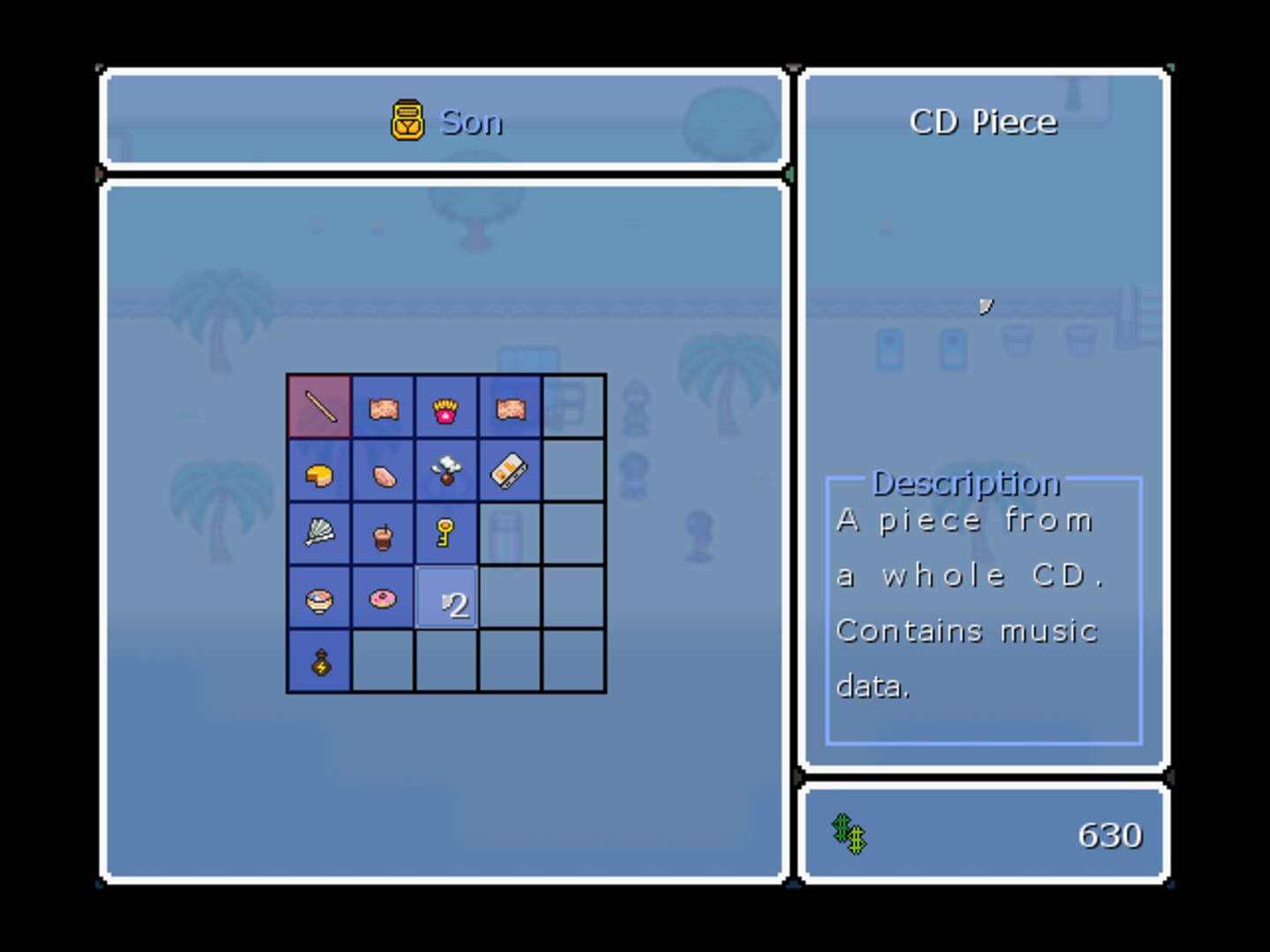Image resolution: width=1270 pixels, height=952 pixels.
Task: Choose the ramen bowl item
Action: tap(318, 598)
